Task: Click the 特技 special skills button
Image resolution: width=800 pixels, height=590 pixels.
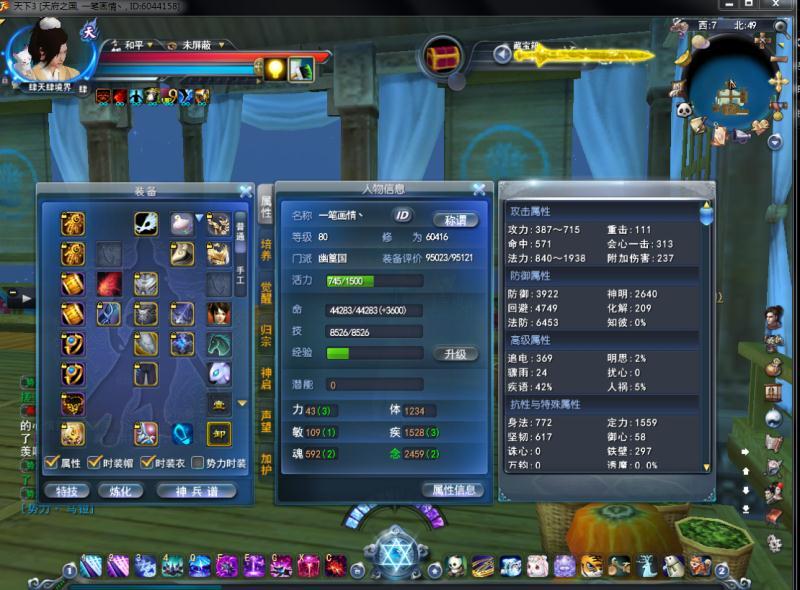Action: coord(67,490)
